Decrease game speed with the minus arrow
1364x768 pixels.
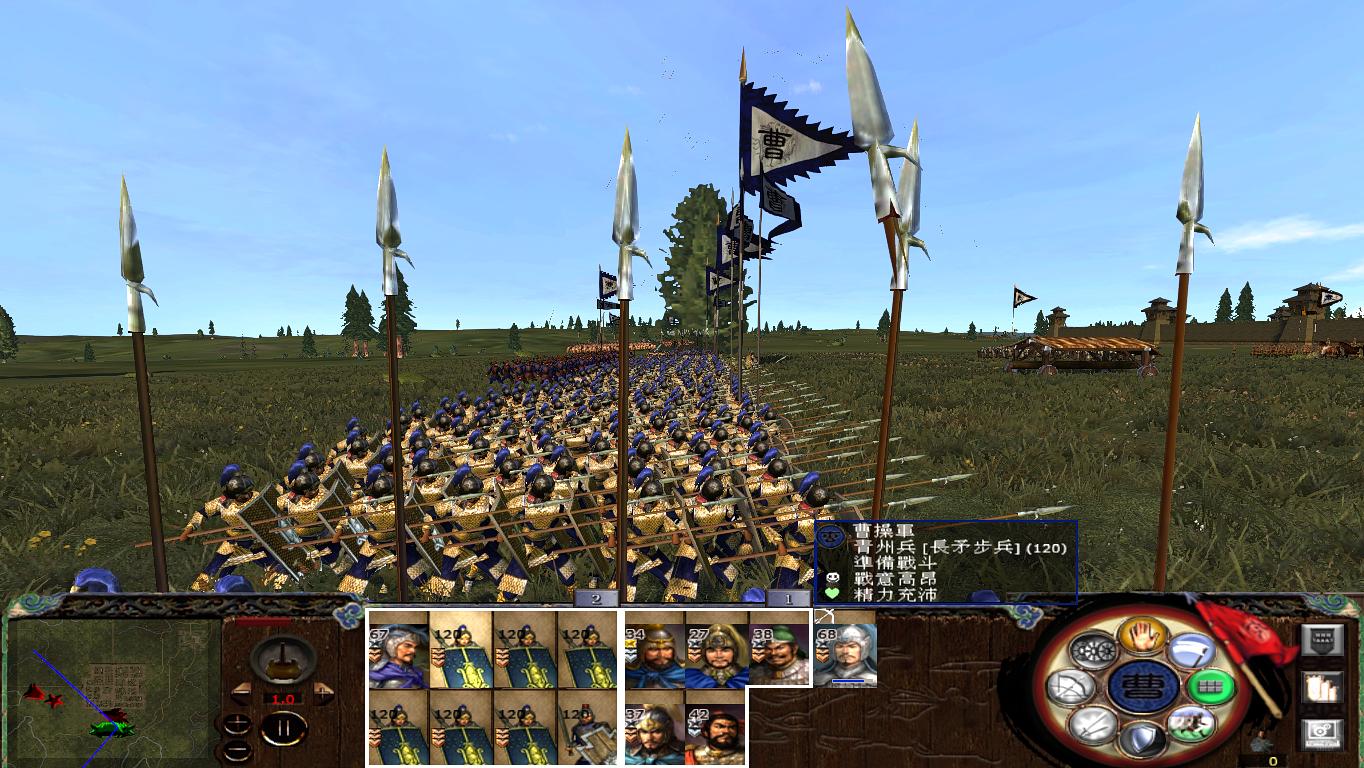point(241,693)
